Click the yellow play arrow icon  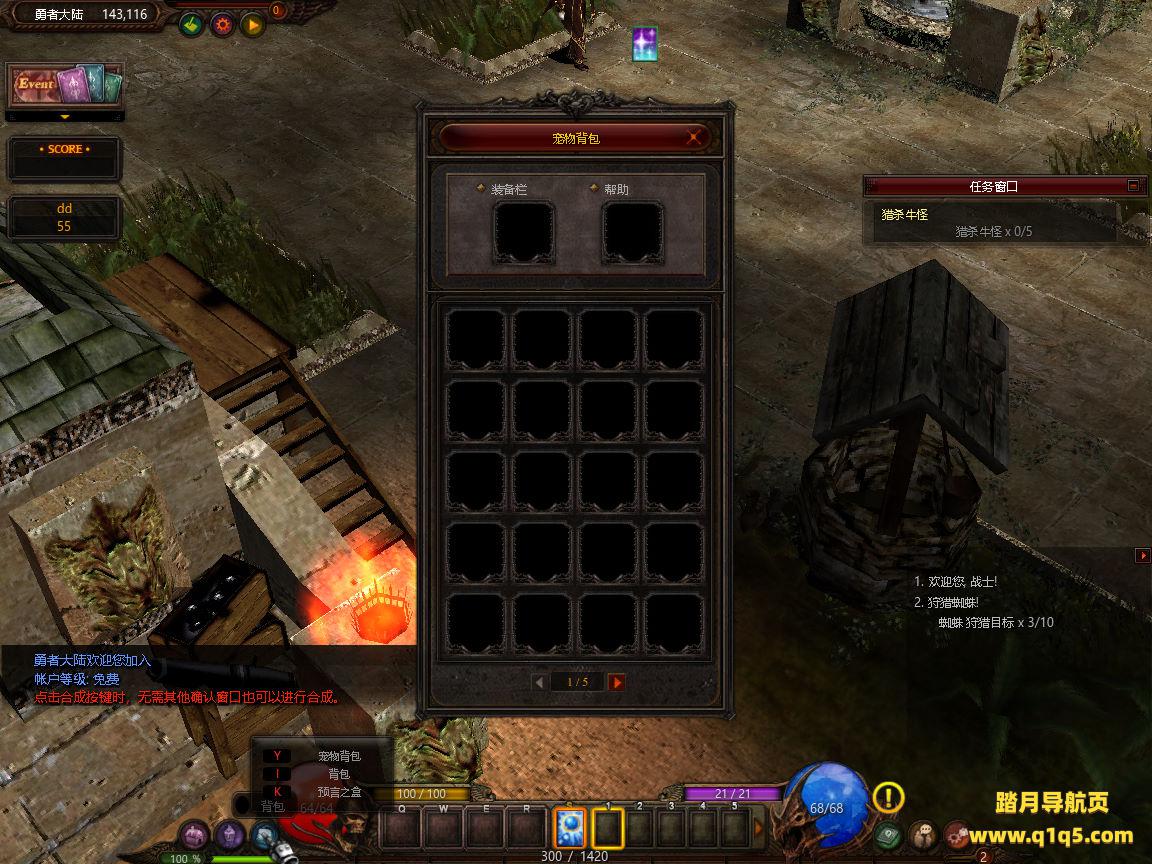coord(252,24)
